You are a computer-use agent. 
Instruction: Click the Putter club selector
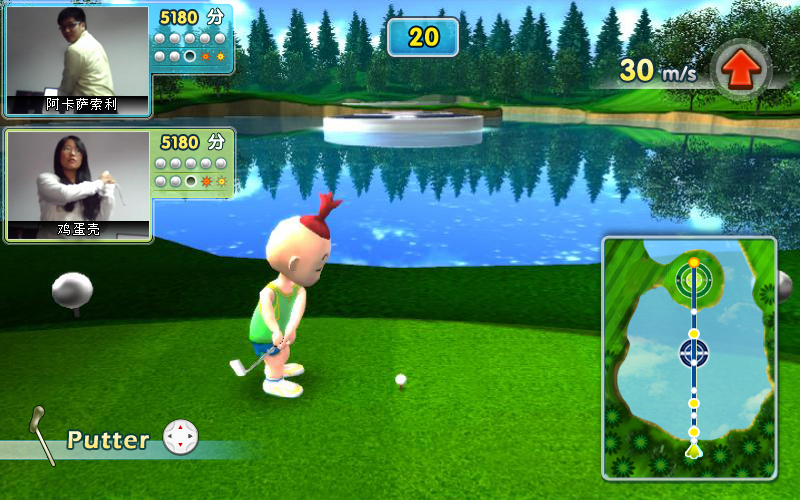(x=108, y=439)
